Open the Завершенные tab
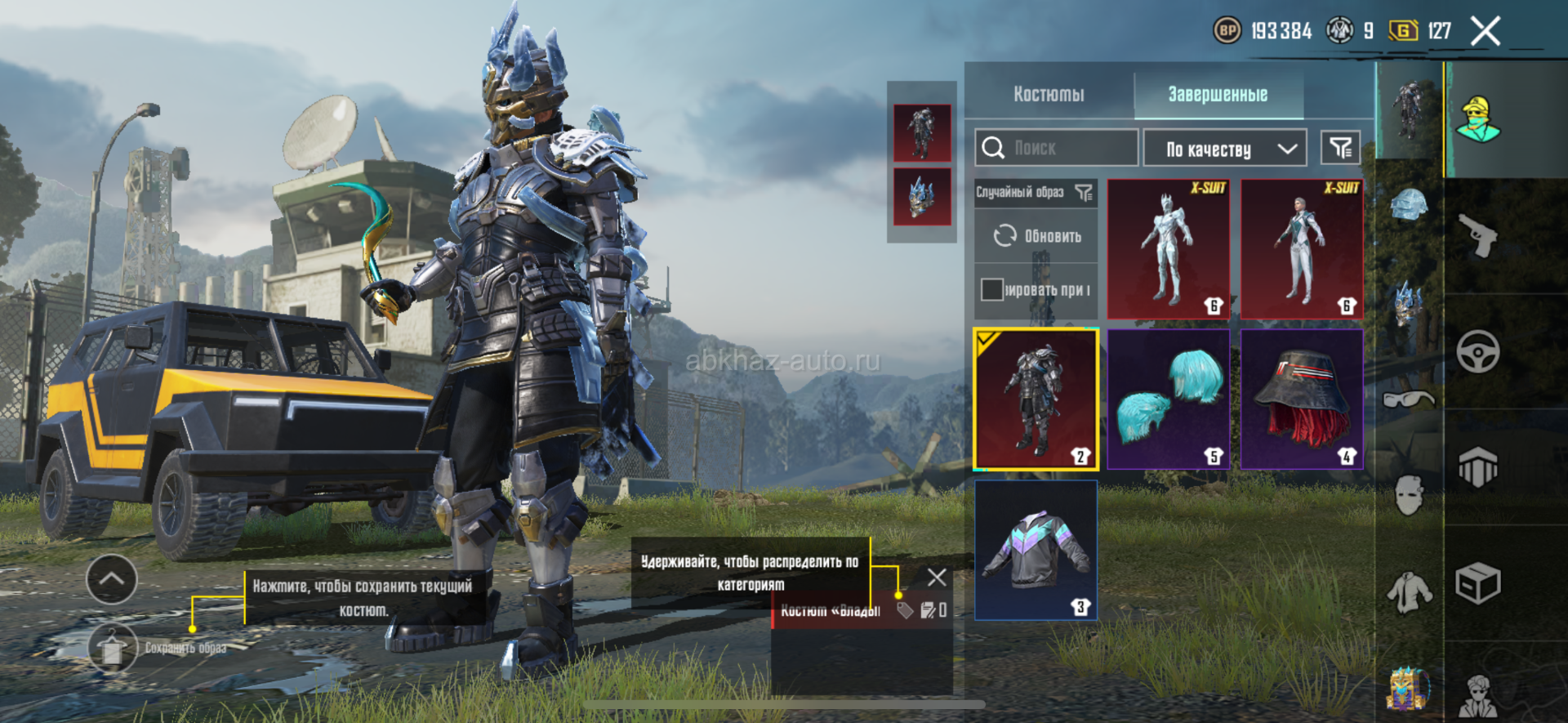Screen dimensions: 1568x723 (x=1217, y=95)
